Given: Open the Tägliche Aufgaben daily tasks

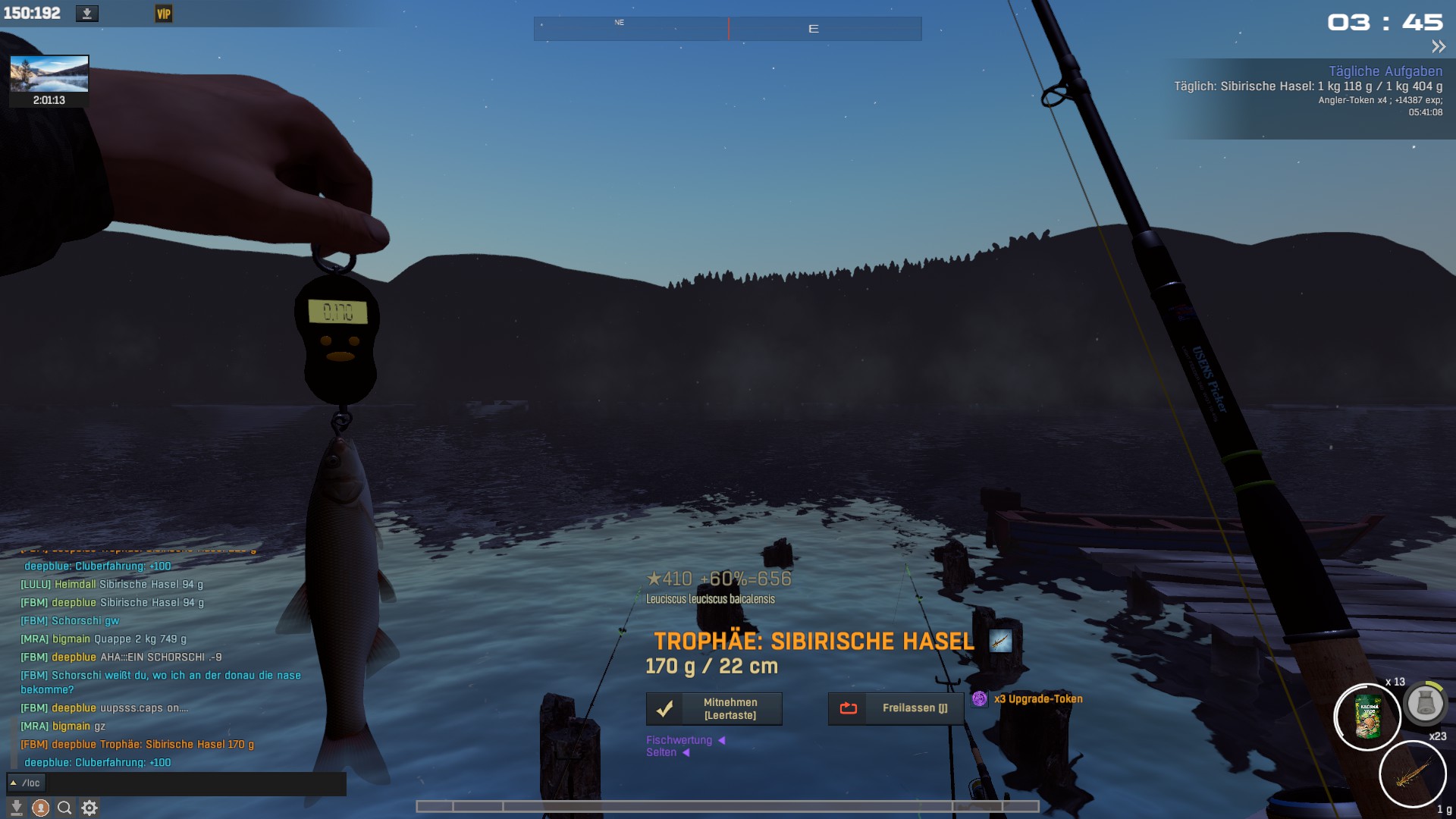Looking at the screenshot, I should 1385,71.
